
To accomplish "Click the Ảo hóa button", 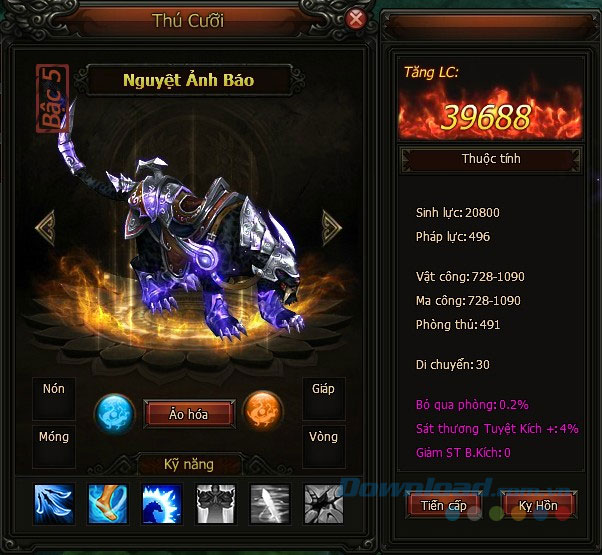I will (190, 412).
